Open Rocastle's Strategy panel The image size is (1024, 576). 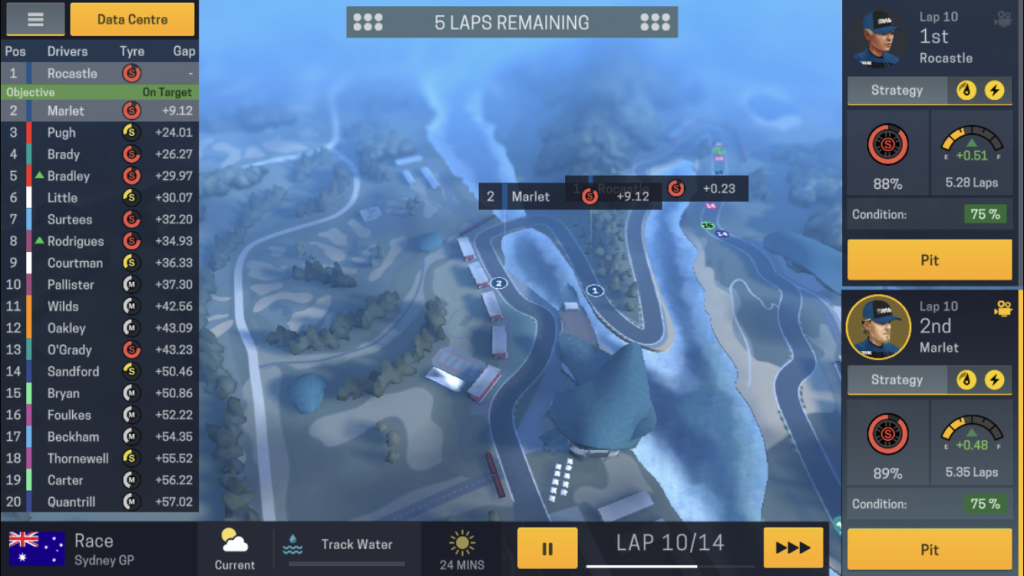pyautogui.click(x=897, y=90)
